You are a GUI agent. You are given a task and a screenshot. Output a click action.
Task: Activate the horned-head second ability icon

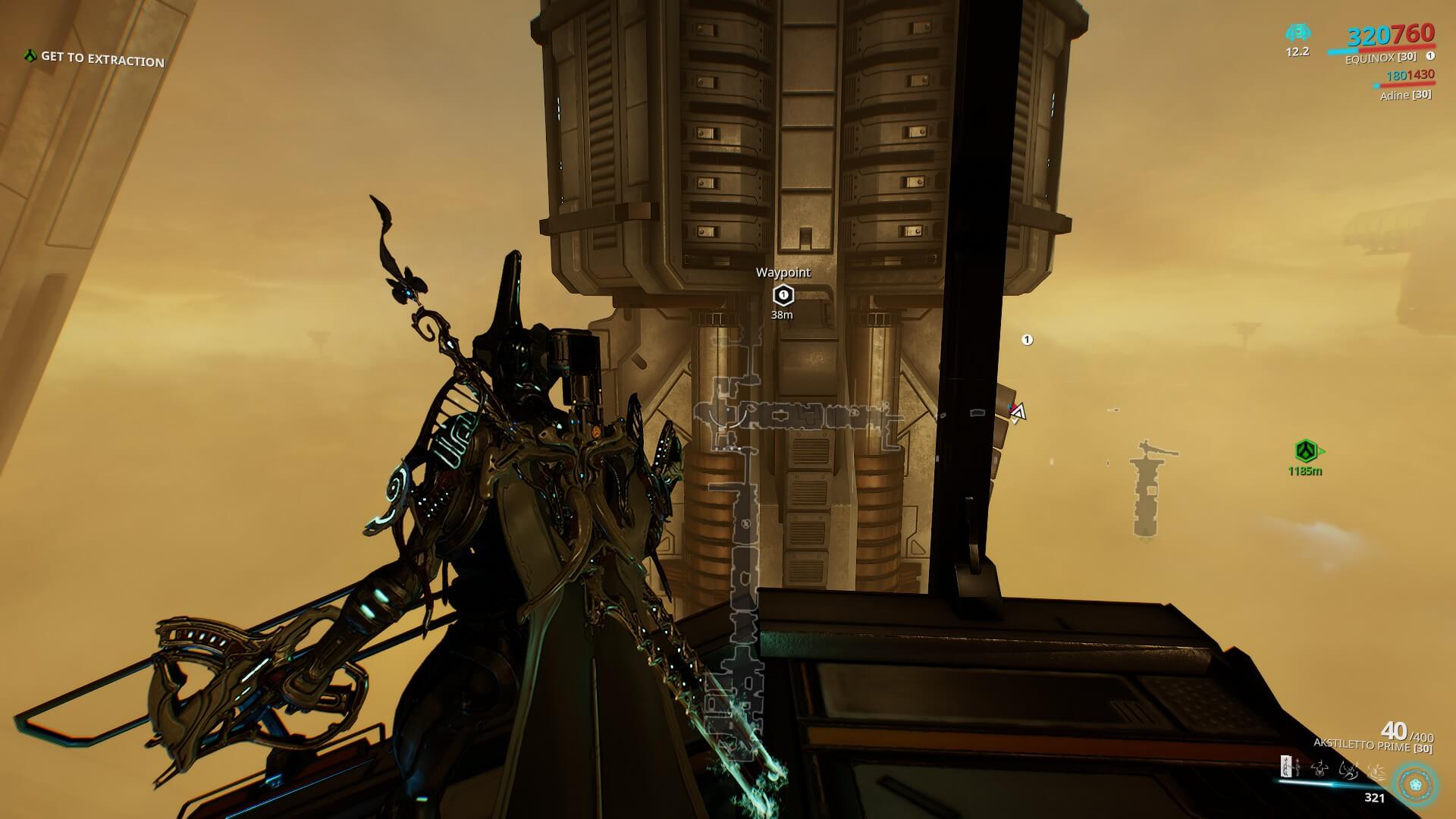pyautogui.click(x=1320, y=767)
